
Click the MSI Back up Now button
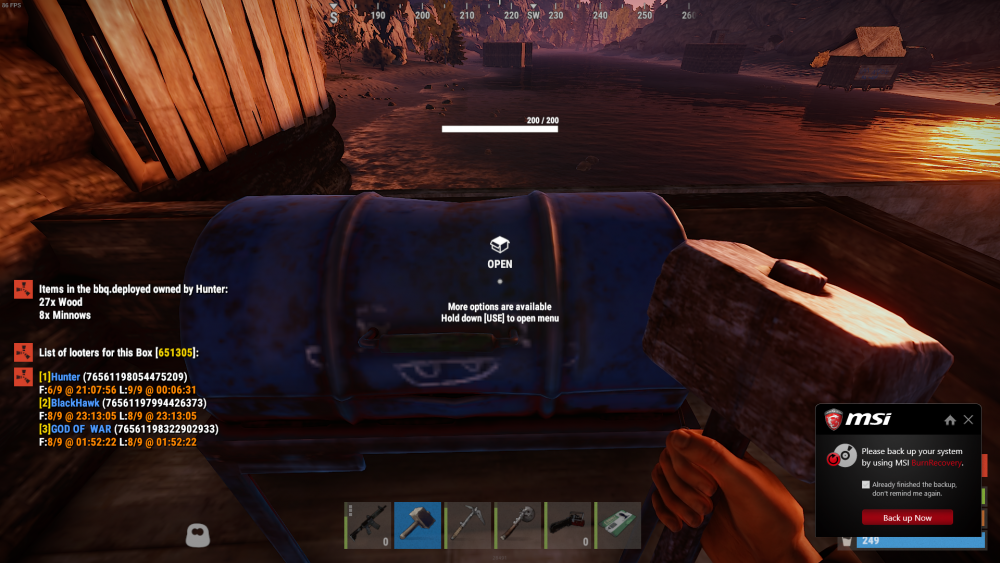pyautogui.click(x=907, y=518)
